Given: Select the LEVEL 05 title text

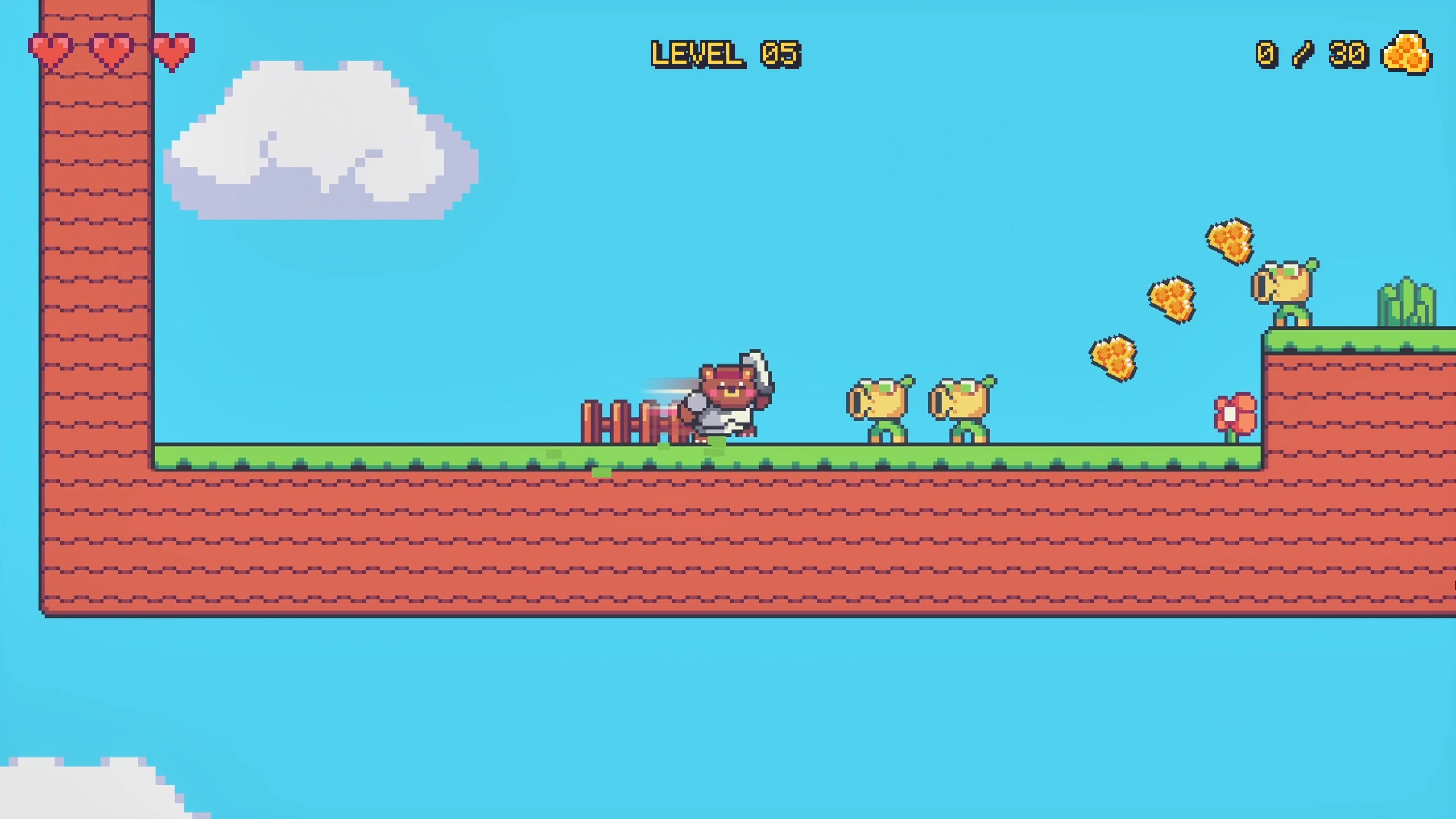Looking at the screenshot, I should pos(727,54).
